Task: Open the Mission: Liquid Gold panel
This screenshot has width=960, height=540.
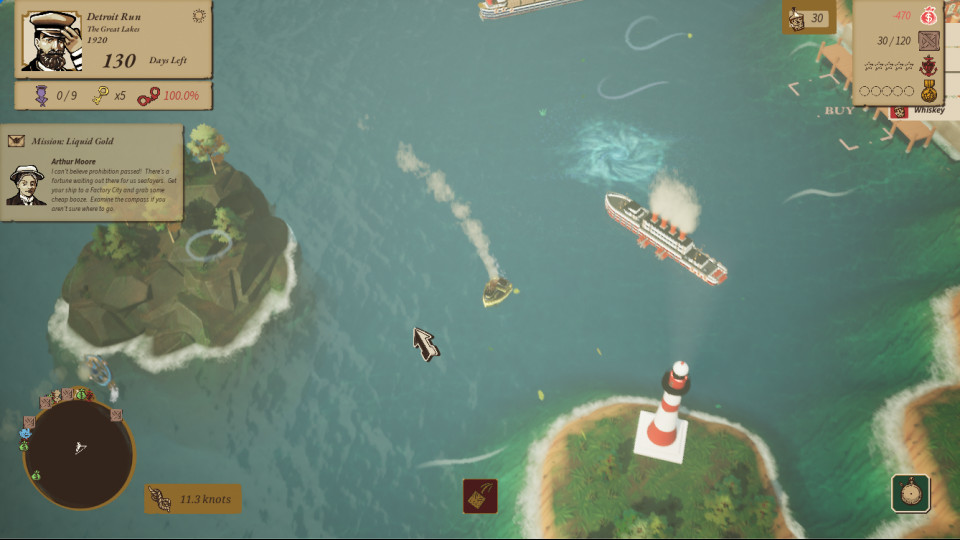Action: 91,141
